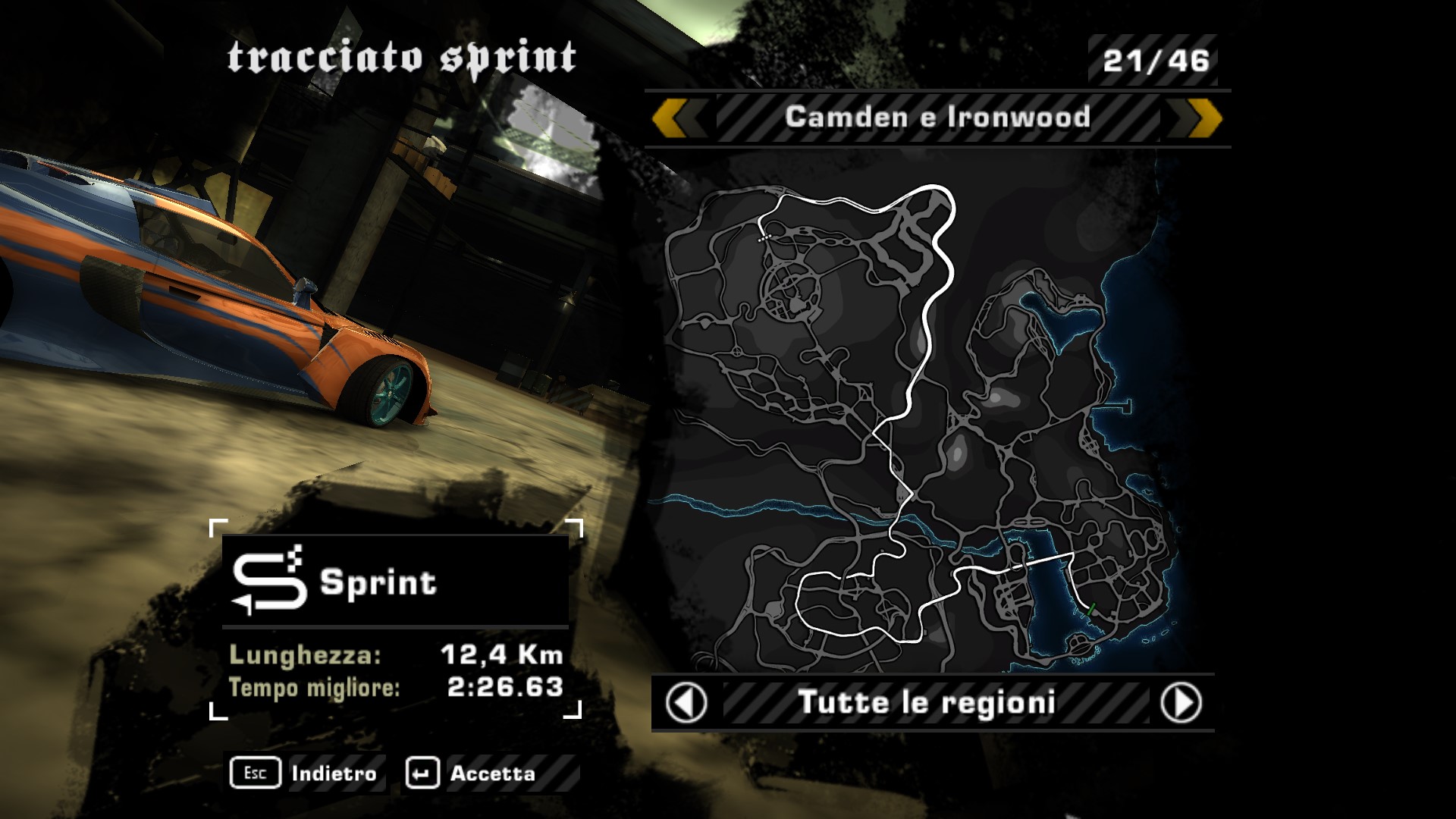Switch to the previous region filter arrow
1456x819 pixels.
pos(686,703)
